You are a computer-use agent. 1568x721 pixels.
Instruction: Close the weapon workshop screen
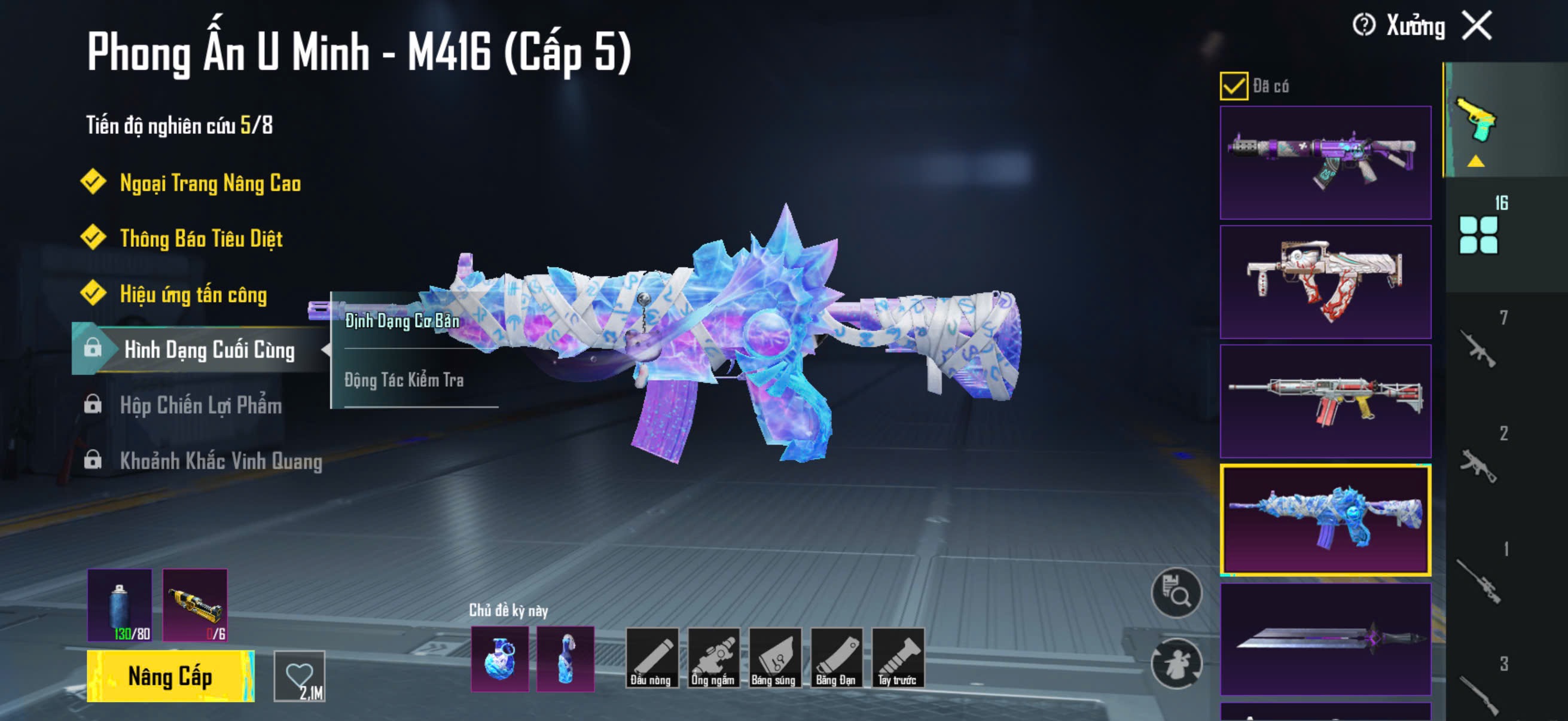click(1477, 26)
